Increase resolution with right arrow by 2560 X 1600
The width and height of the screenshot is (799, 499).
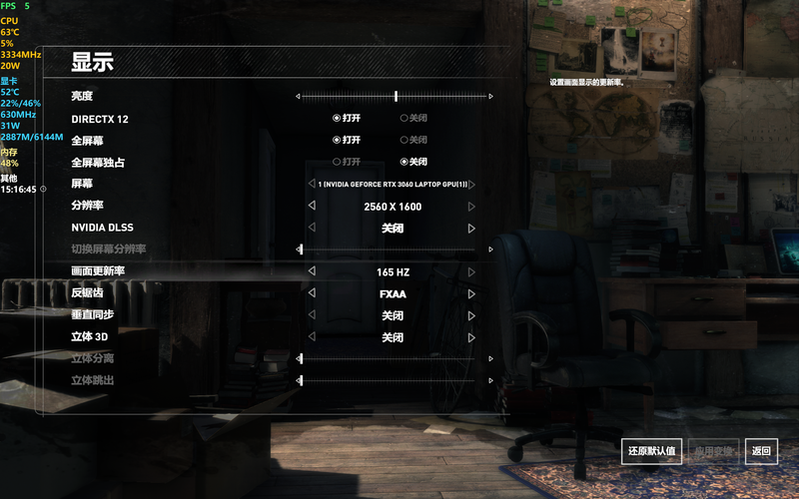pyautogui.click(x=472, y=207)
